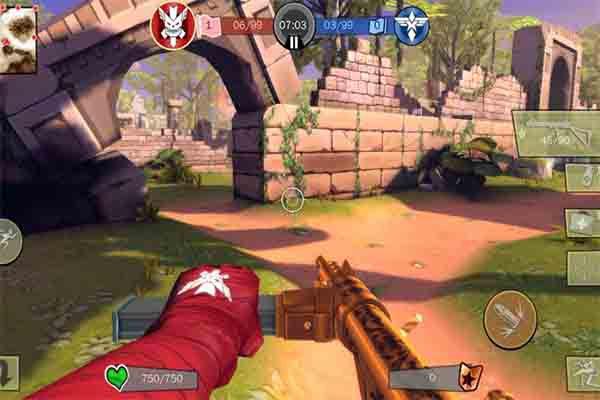
Task: Tap the red team demon emblem
Action: coord(172,24)
